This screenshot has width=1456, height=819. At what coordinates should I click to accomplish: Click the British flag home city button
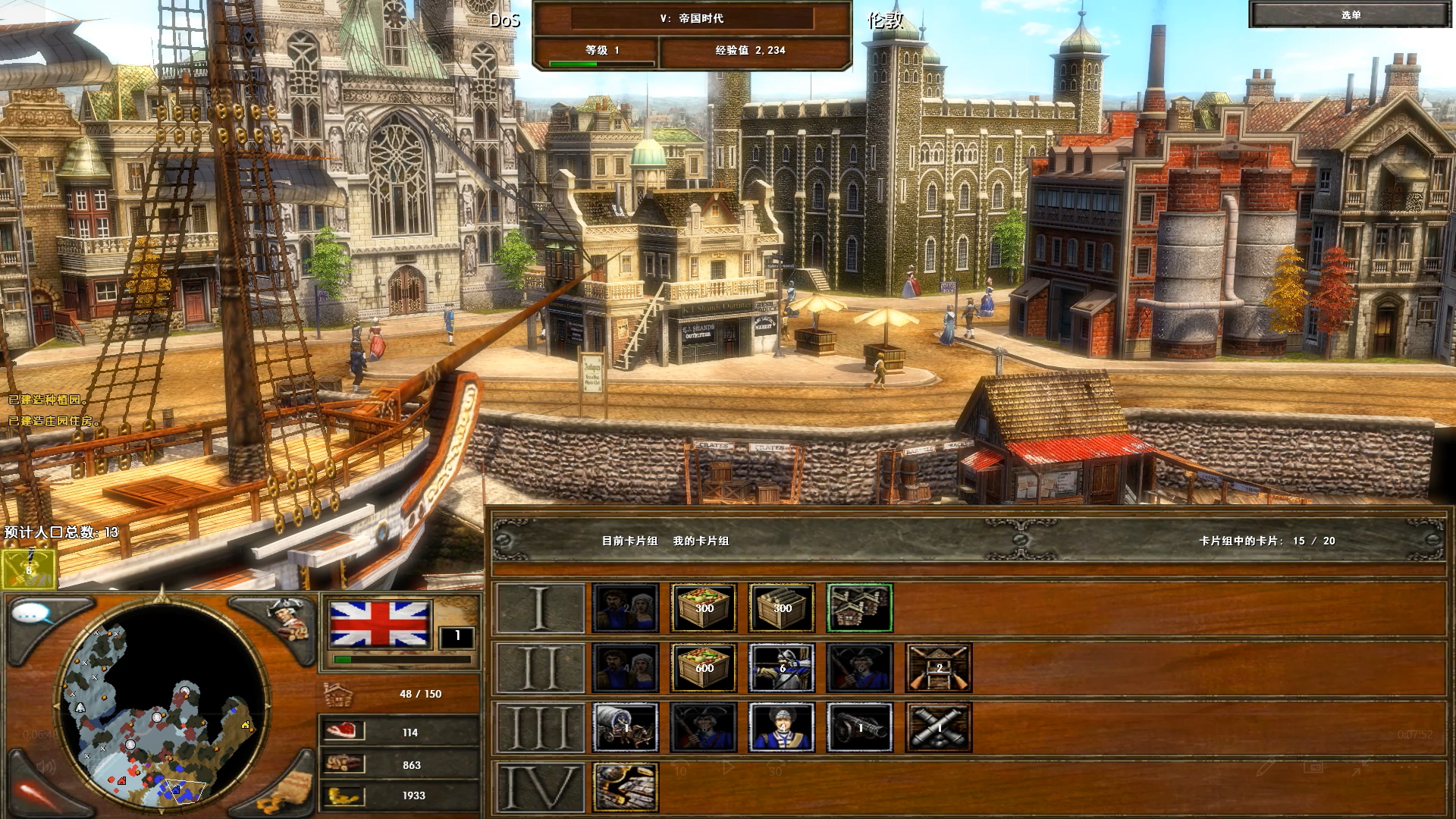coord(381,624)
